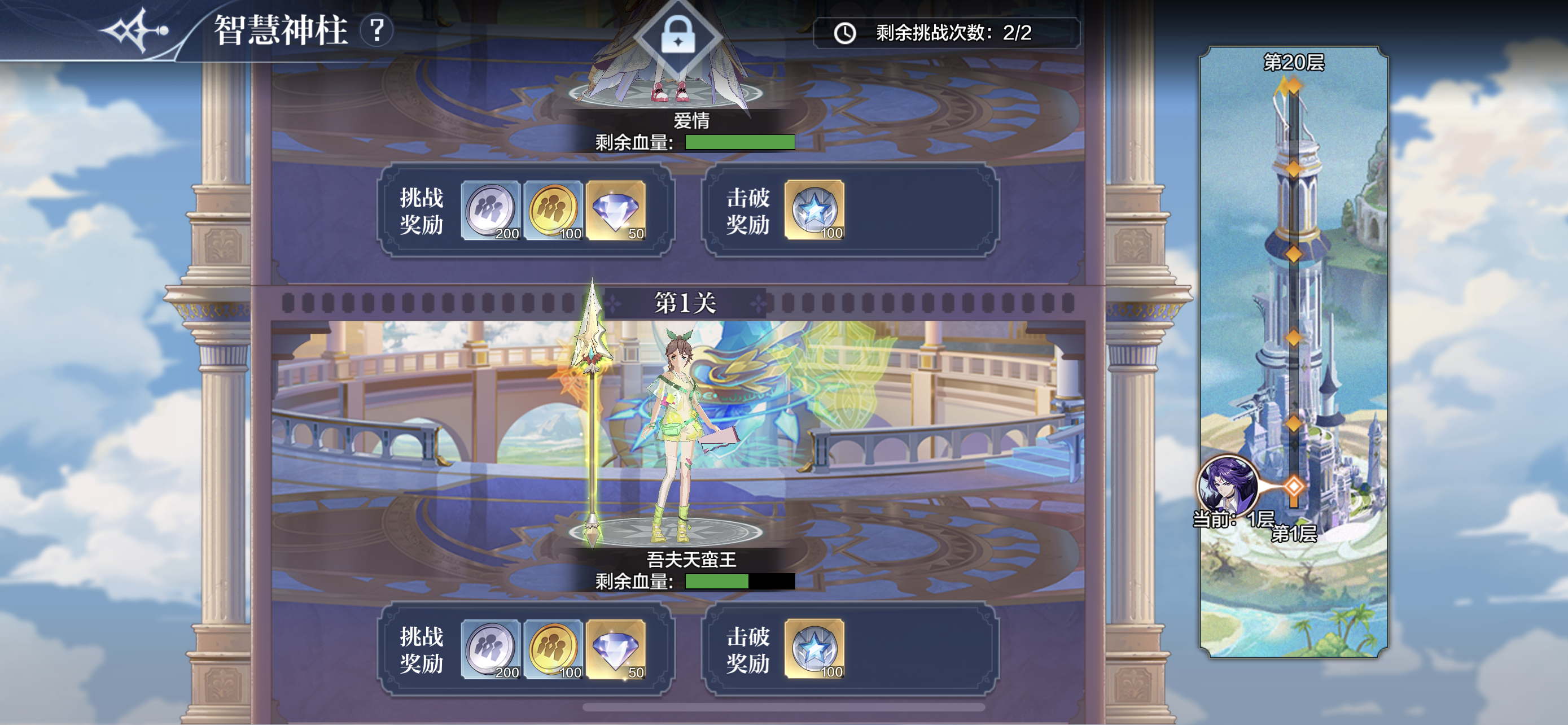This screenshot has width=1568, height=725.
Task: Select the highlighted current-floor marker on tower
Action: [1294, 486]
